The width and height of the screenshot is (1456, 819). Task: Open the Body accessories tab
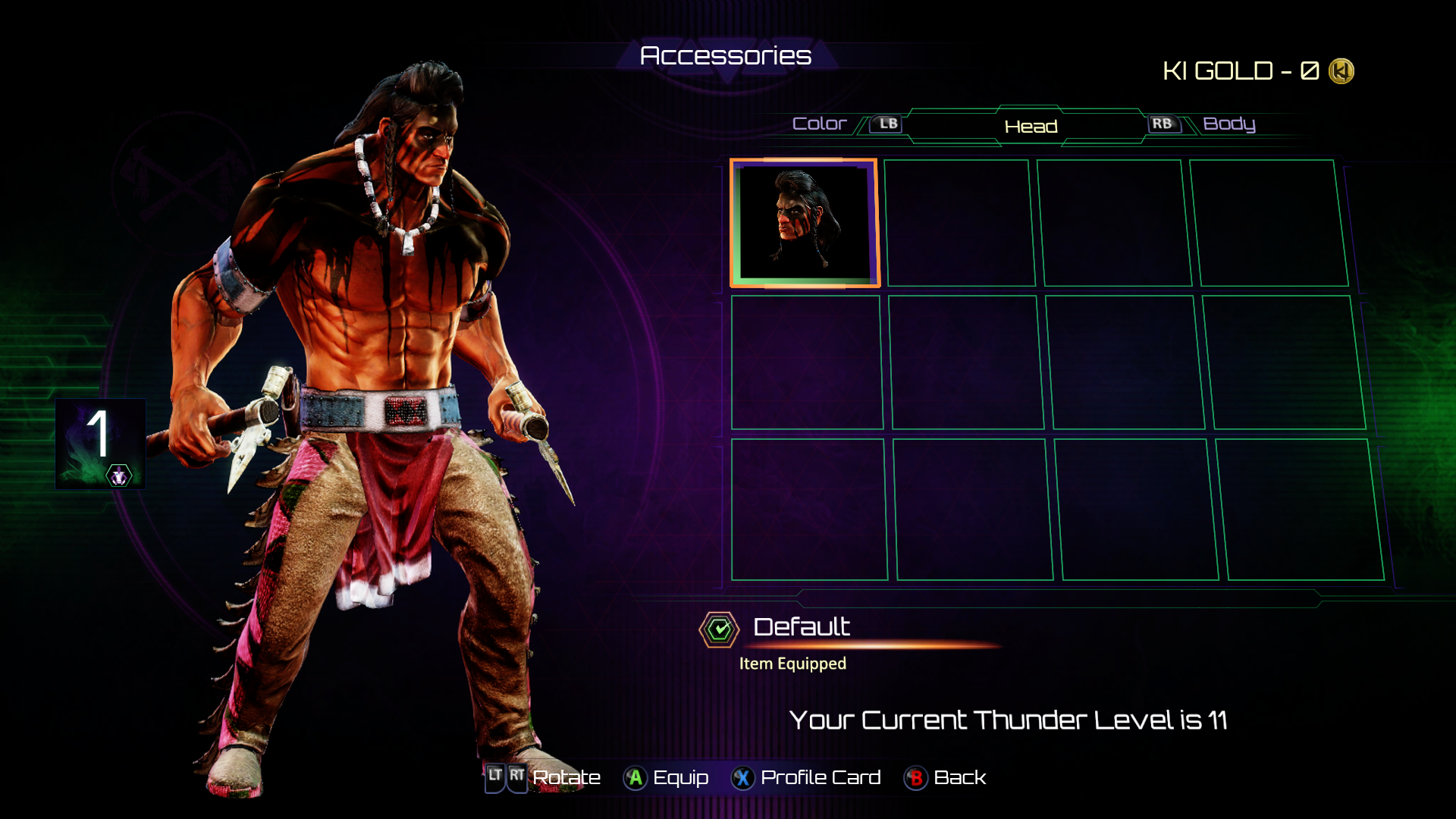pyautogui.click(x=1228, y=124)
